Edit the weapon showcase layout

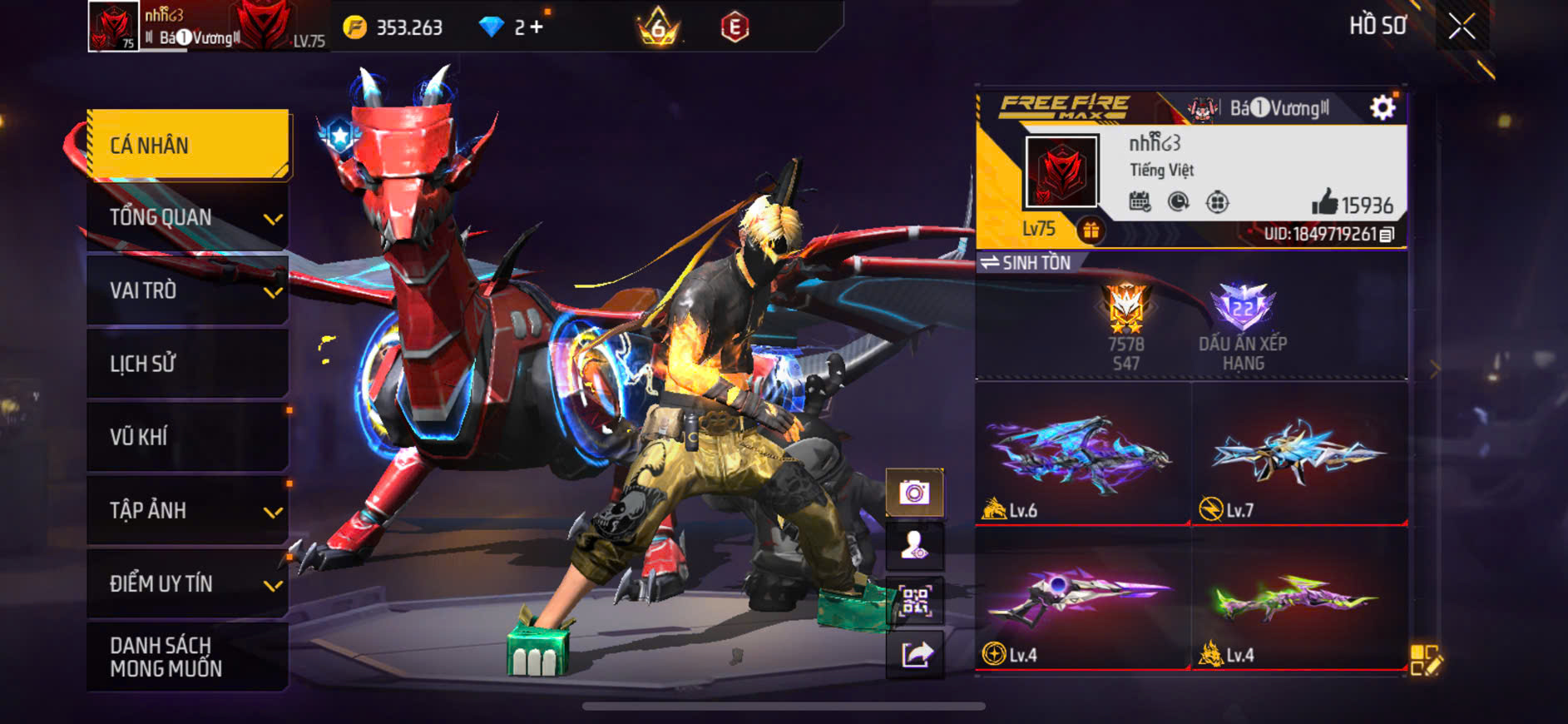1426,660
